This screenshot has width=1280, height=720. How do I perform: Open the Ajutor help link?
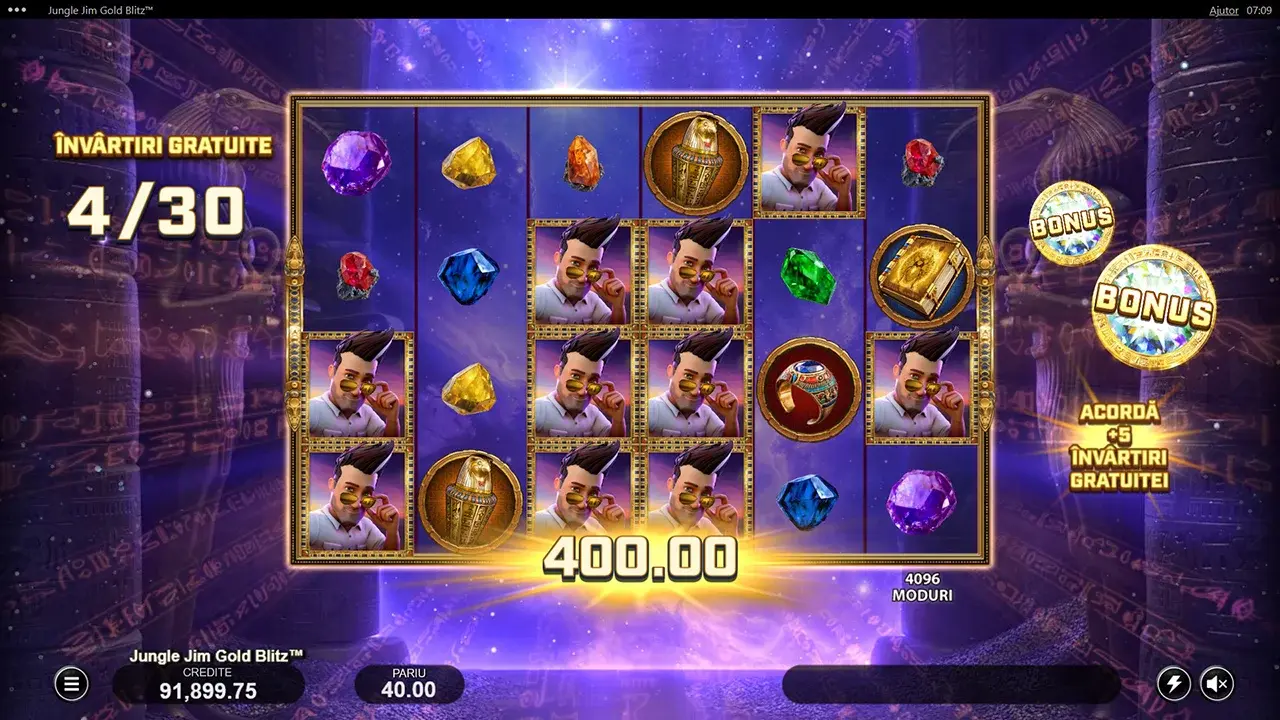click(1224, 10)
